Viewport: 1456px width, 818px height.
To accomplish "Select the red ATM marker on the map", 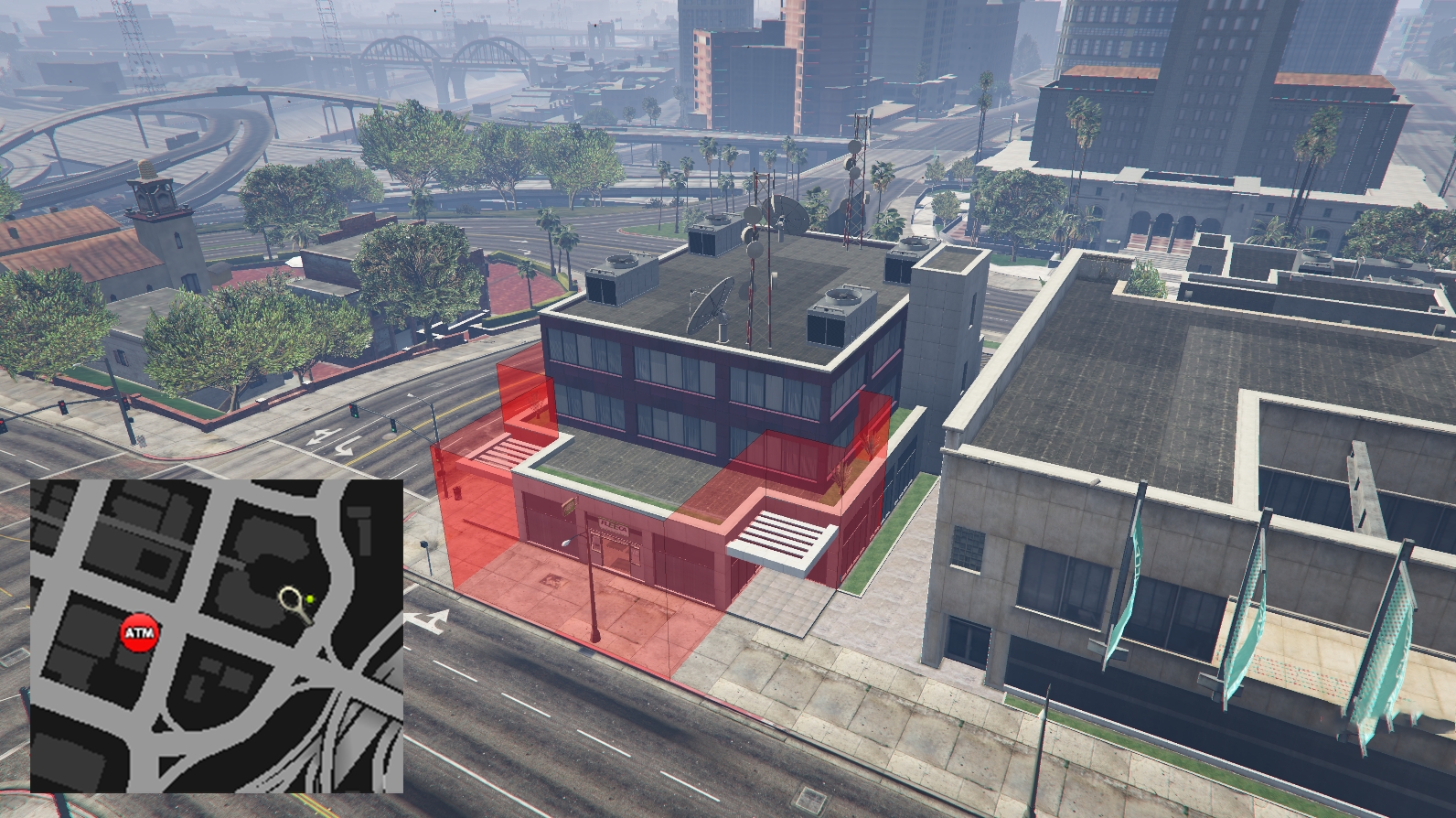I will (x=140, y=632).
